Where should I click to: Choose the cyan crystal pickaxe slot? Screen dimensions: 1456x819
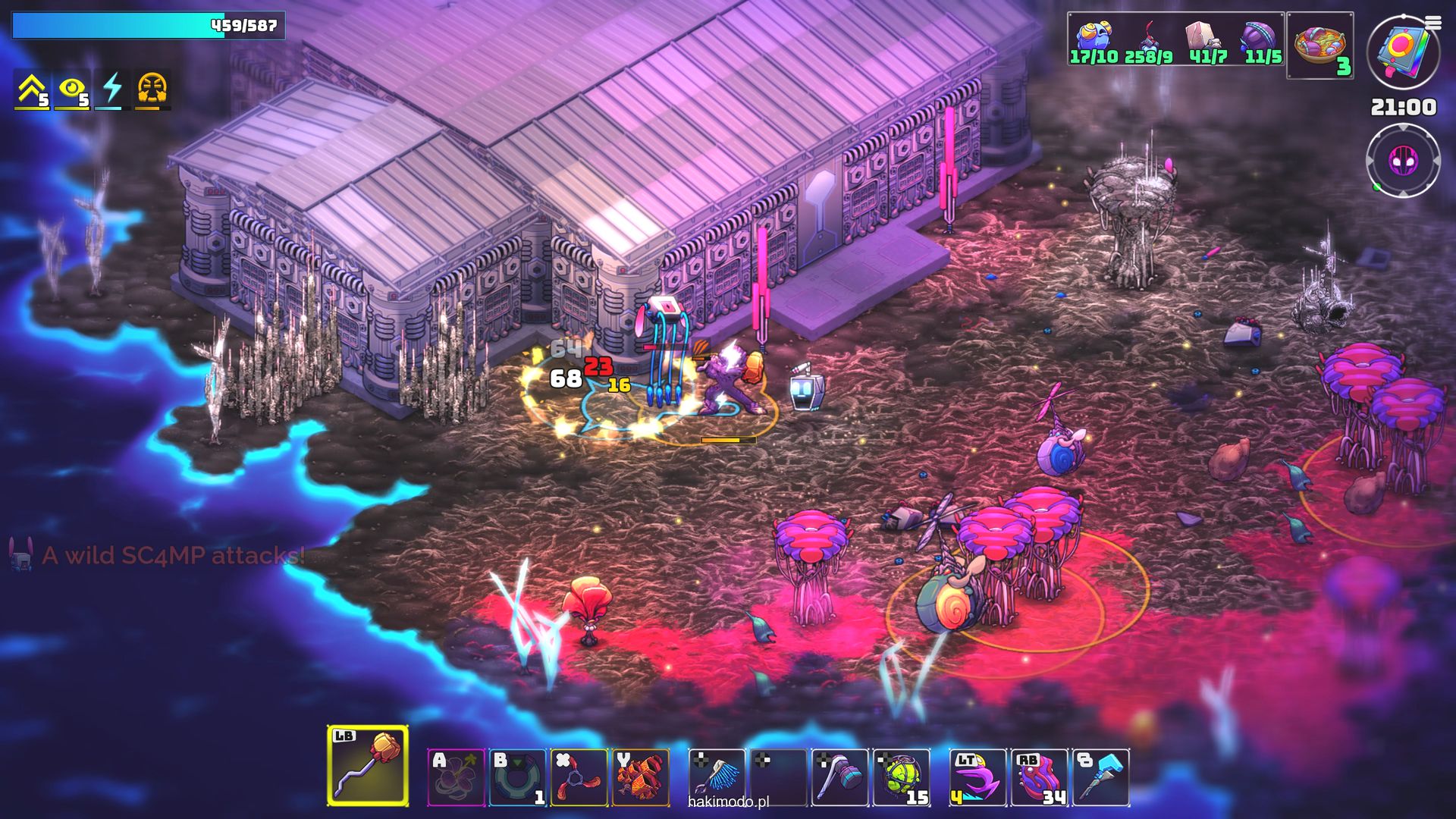click(1101, 777)
